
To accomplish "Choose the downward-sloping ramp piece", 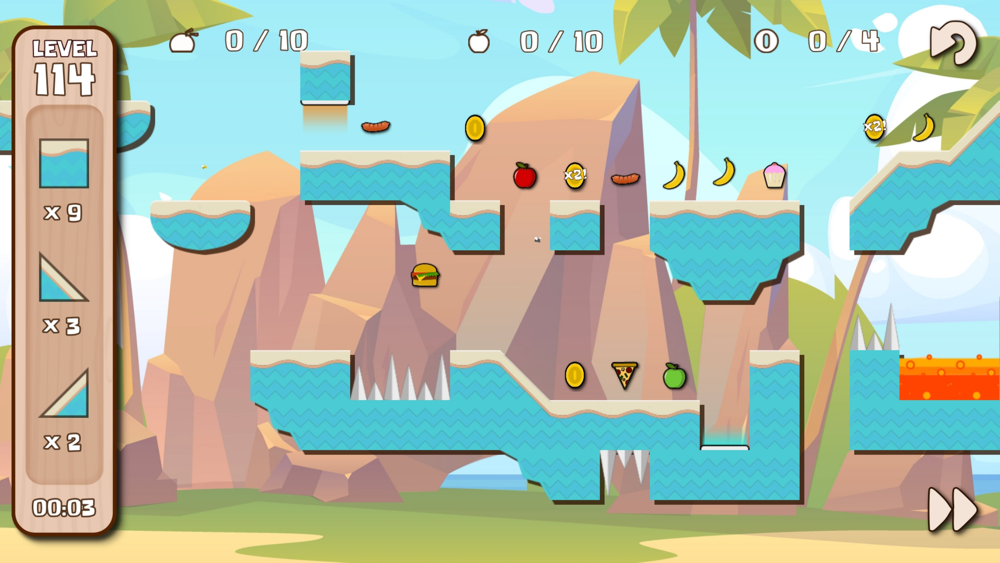I will coord(63,278).
